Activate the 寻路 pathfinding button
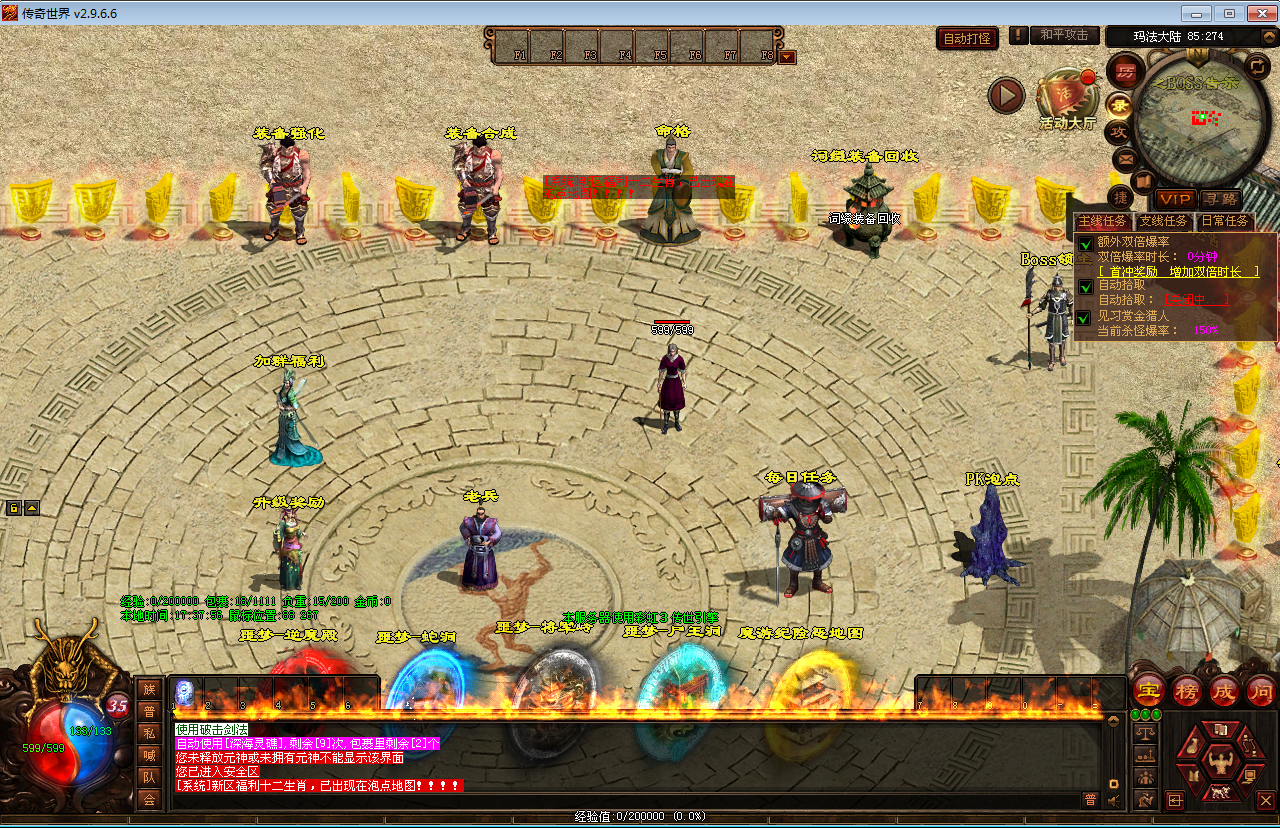This screenshot has height=828, width=1280. pyautogui.click(x=1220, y=200)
